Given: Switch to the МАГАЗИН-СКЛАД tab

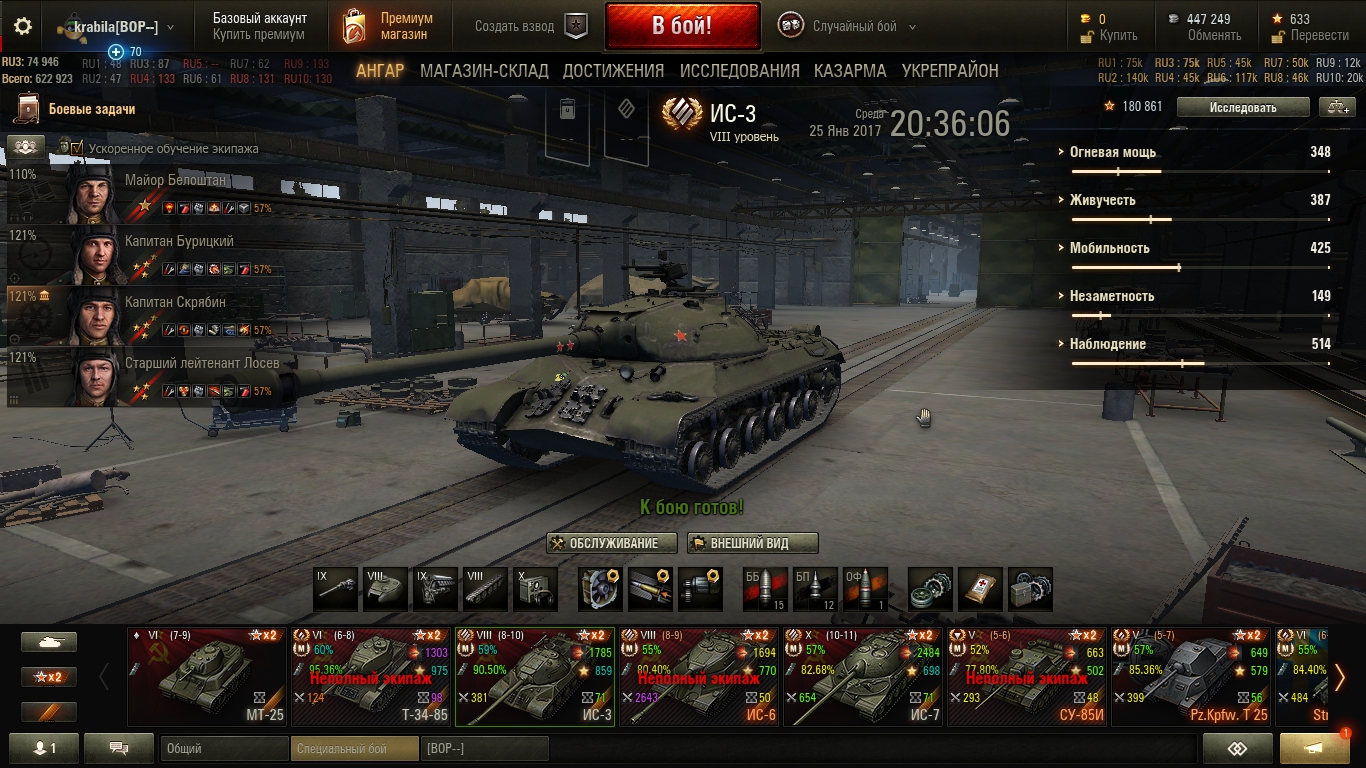Looking at the screenshot, I should coord(484,71).
